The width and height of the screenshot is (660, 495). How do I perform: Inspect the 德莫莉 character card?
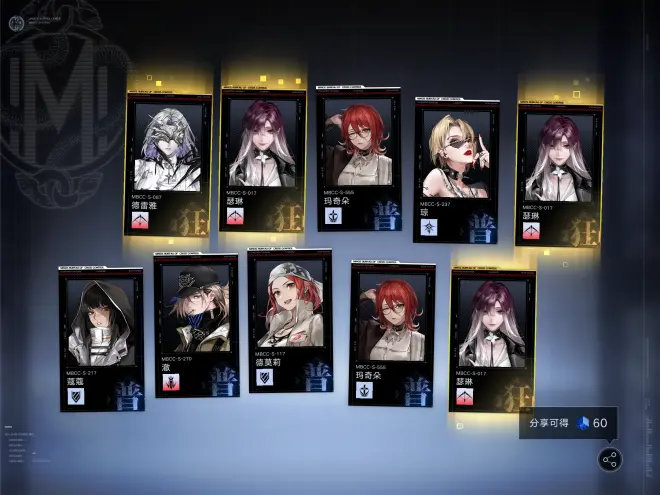(x=290, y=320)
